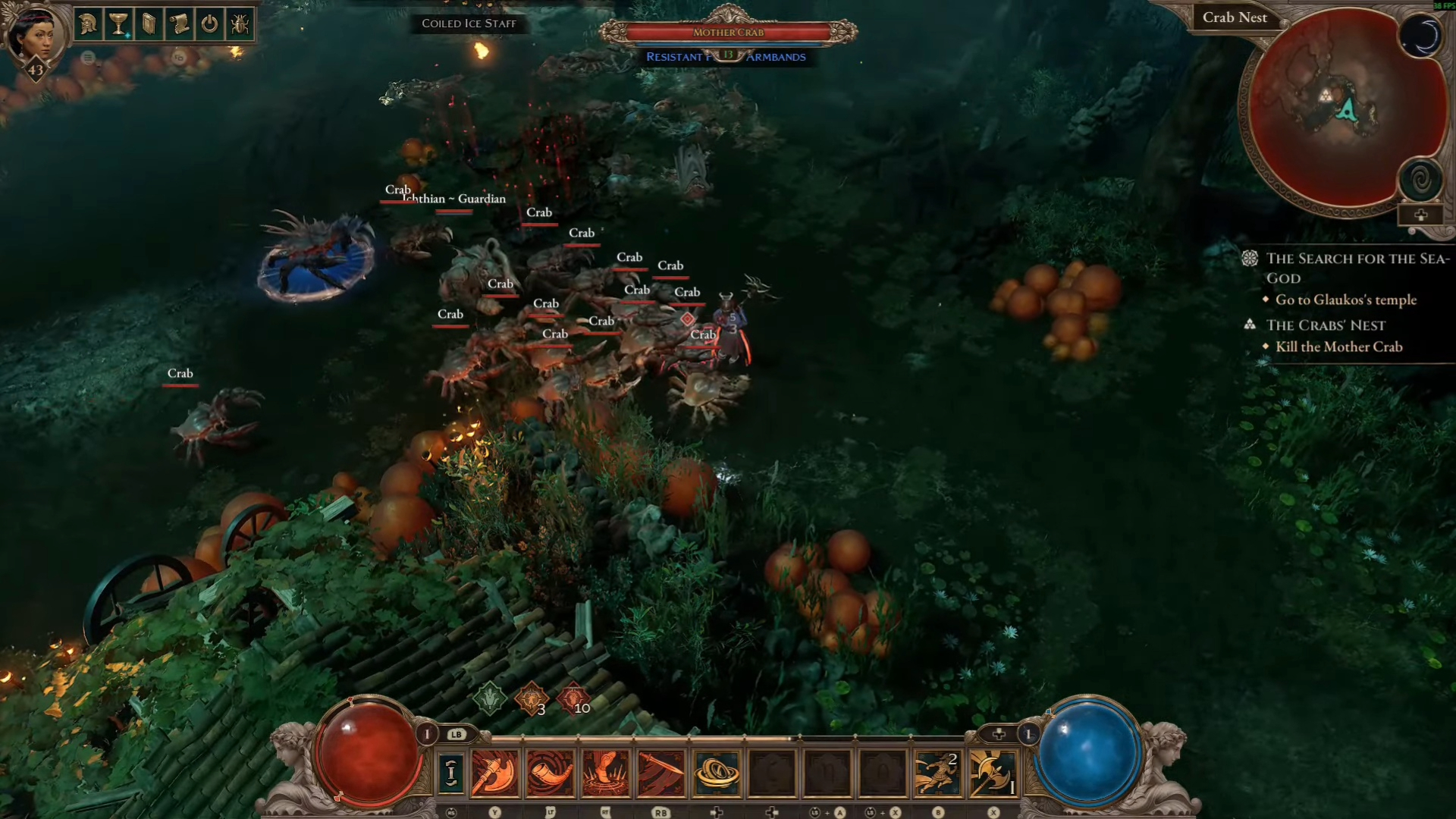1456x819 pixels.
Task: Click the scarab bug report icon
Action: tap(240, 24)
